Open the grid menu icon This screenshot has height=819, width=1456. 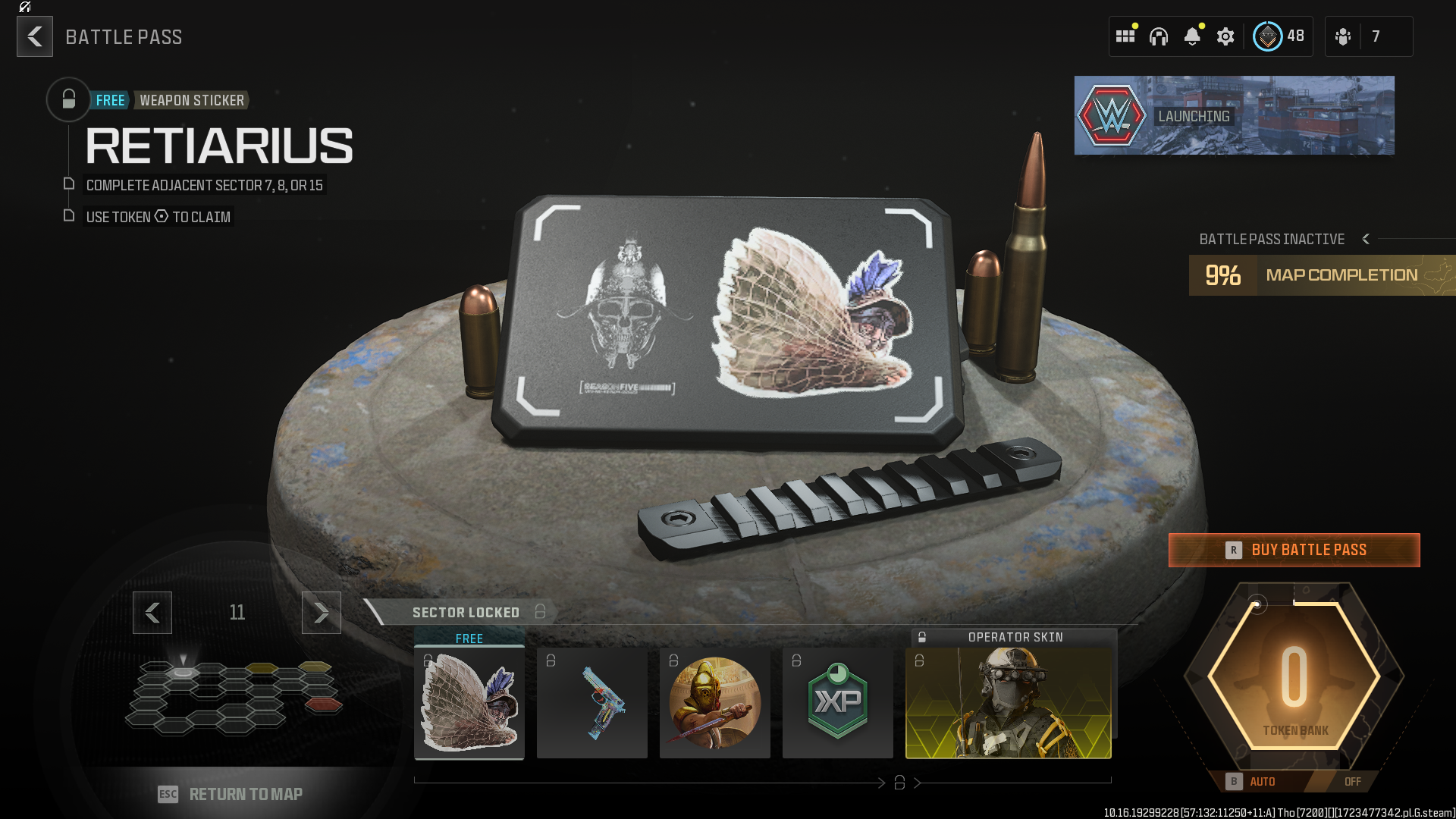(x=1125, y=36)
